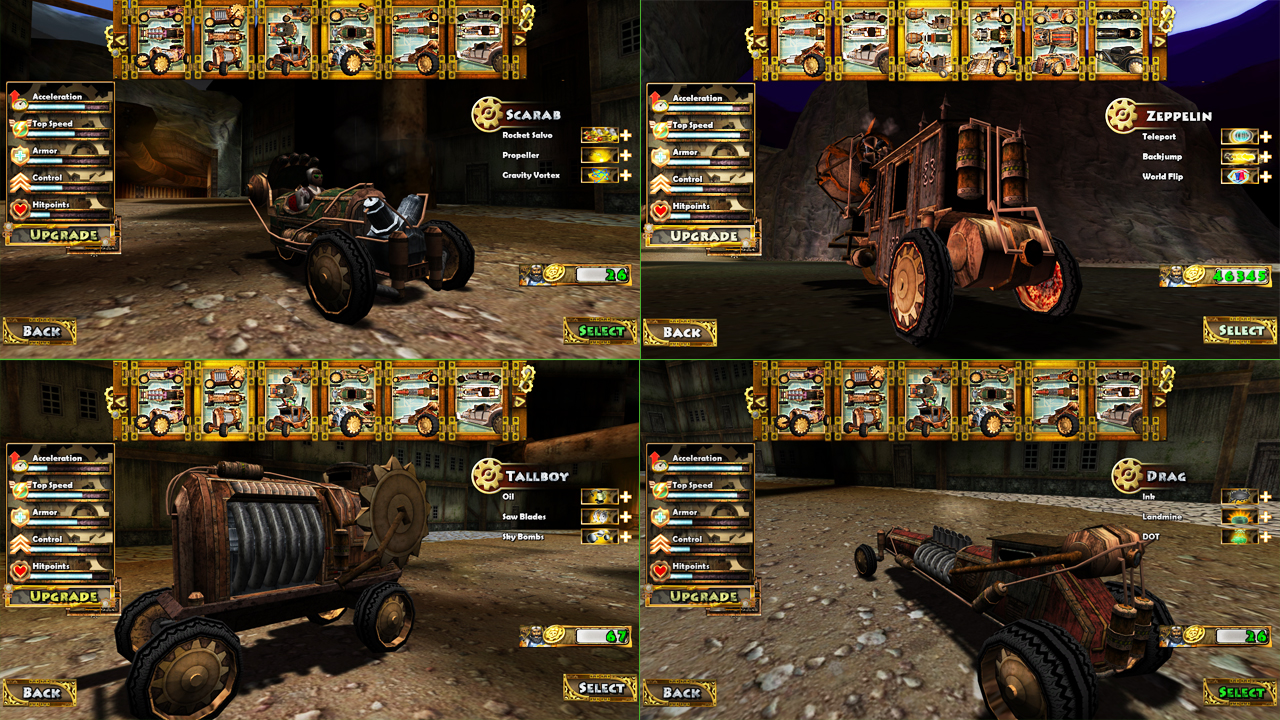Click the Saw Blades icon on Tallboy's screen
The image size is (1280, 720).
pyautogui.click(x=601, y=516)
